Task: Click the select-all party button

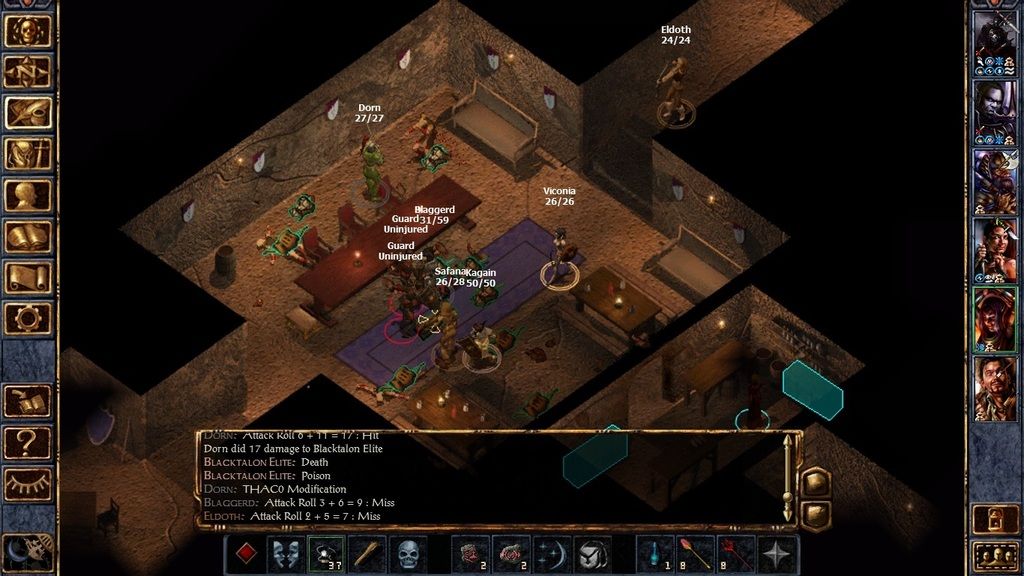Action: click(995, 553)
